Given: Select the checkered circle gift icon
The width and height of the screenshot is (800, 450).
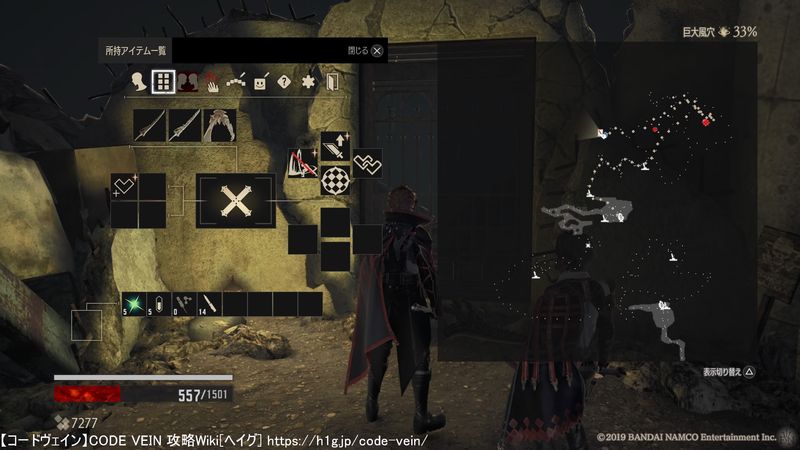Looking at the screenshot, I should coord(335,181).
